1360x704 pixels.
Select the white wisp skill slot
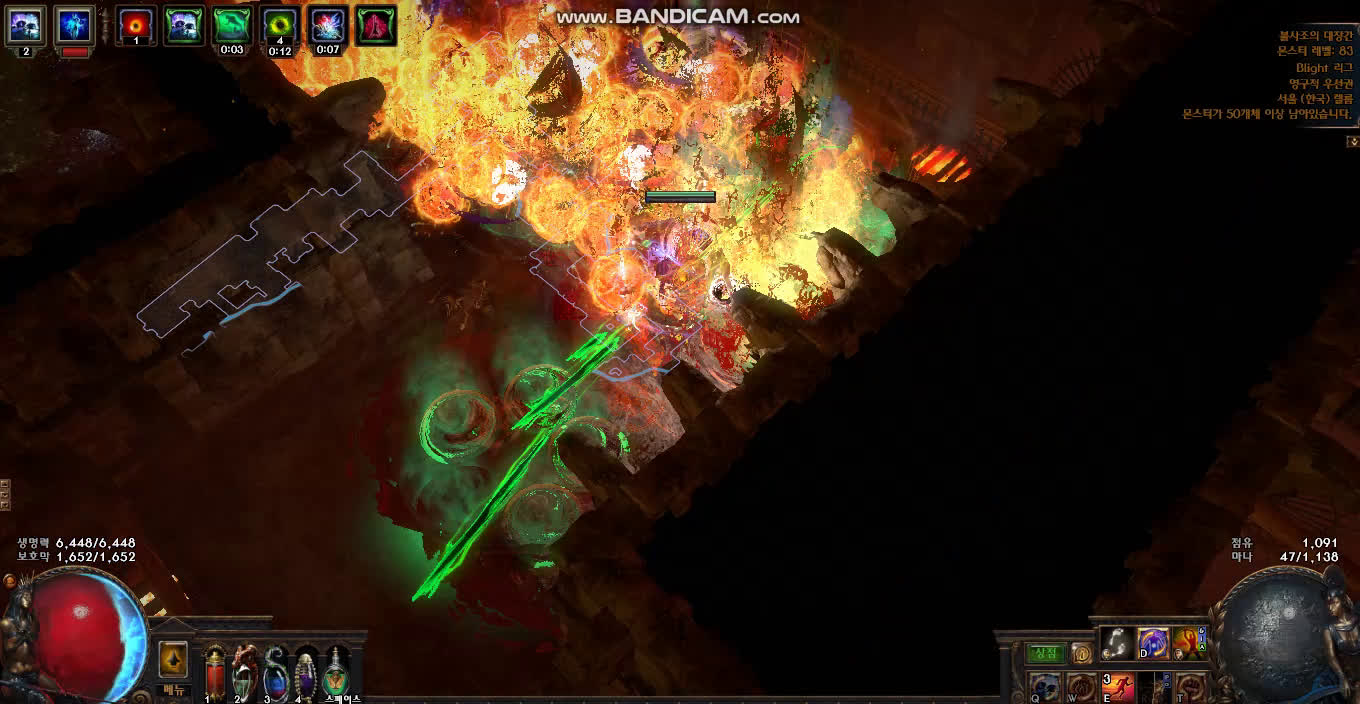(x=1117, y=643)
